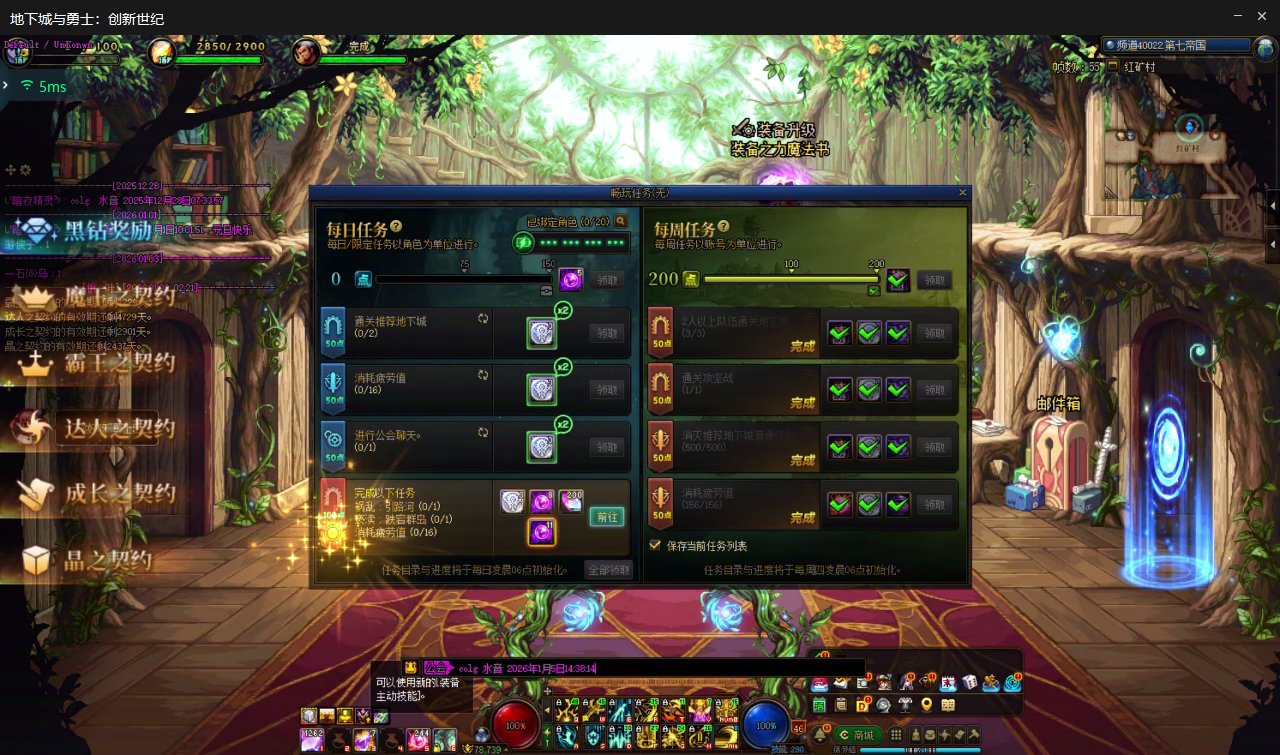The height and width of the screenshot is (755, 1280).
Task: Close the 畅玩任务 quest window
Action: [963, 192]
